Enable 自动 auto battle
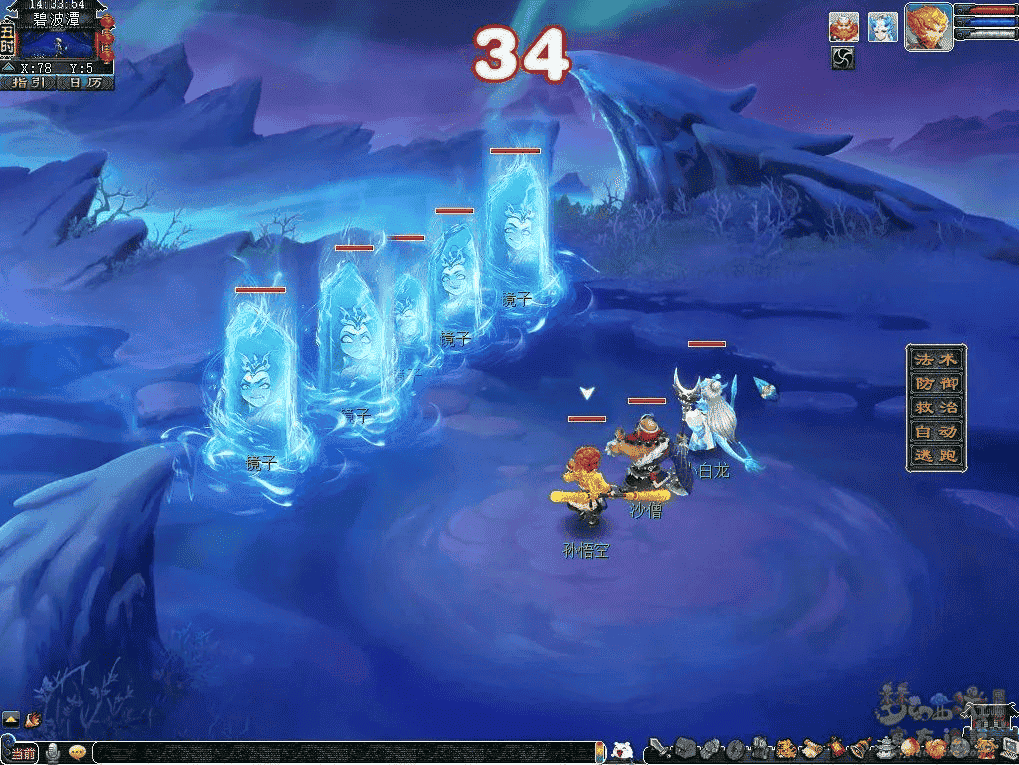 coord(936,431)
